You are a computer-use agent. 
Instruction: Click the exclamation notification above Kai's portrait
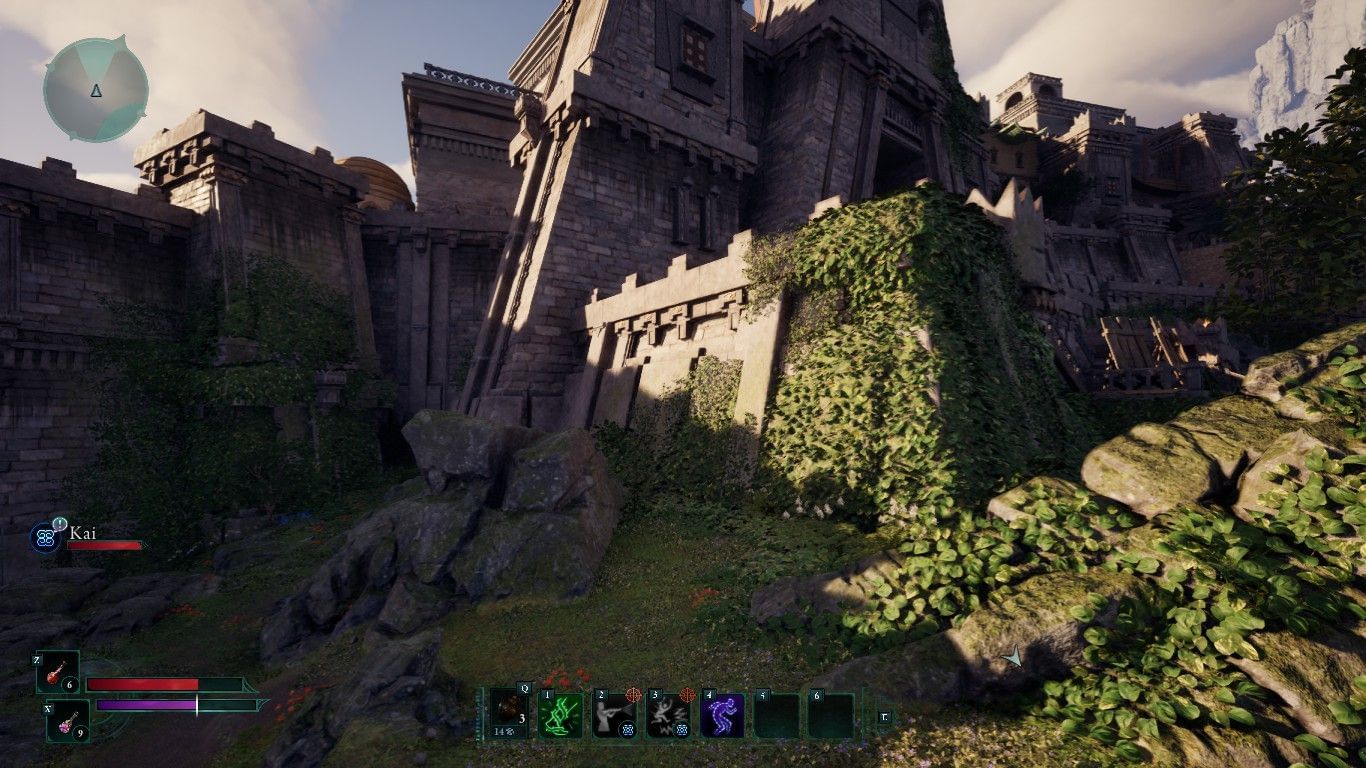coord(59,524)
